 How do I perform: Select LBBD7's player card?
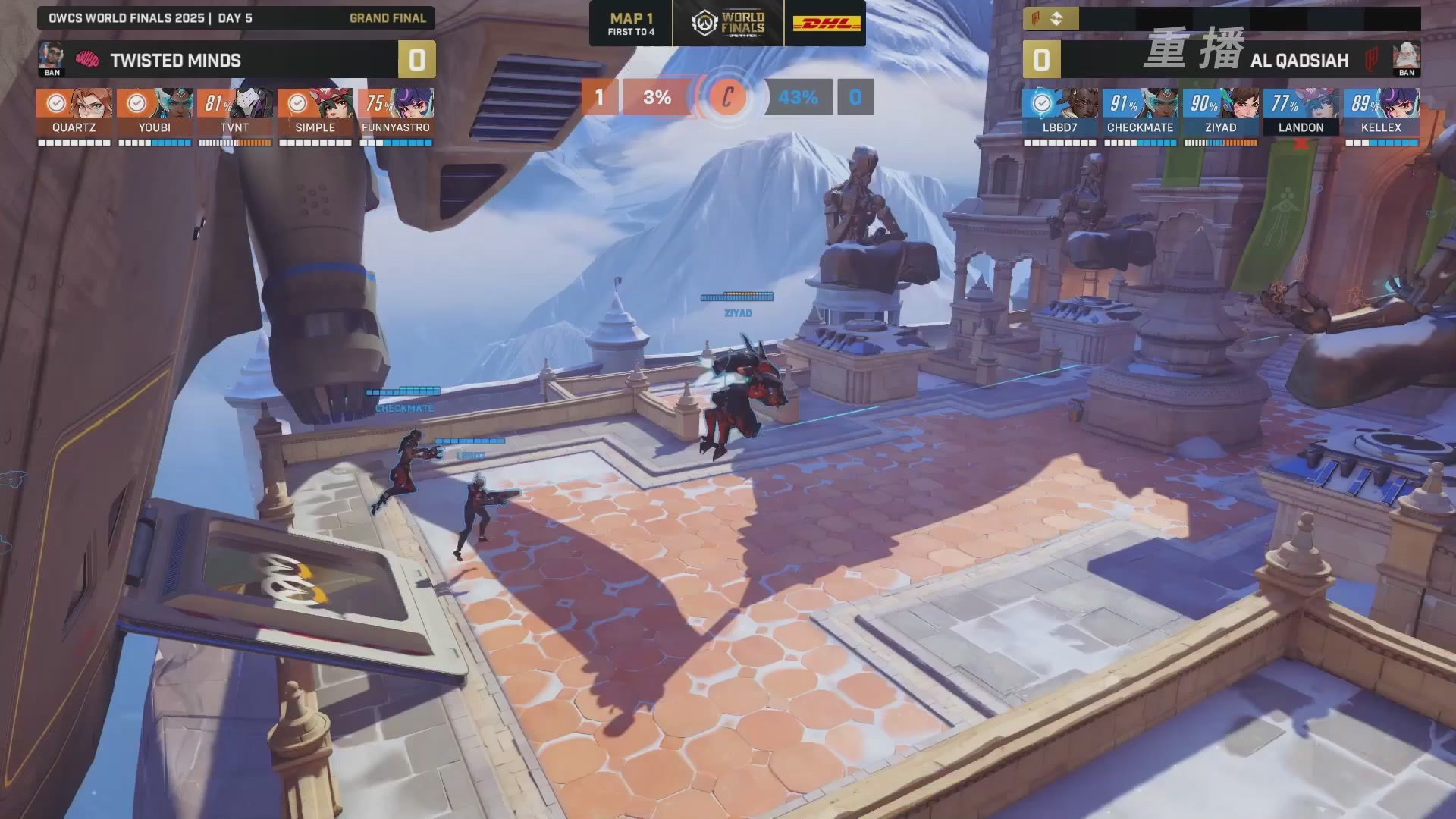click(x=1059, y=111)
